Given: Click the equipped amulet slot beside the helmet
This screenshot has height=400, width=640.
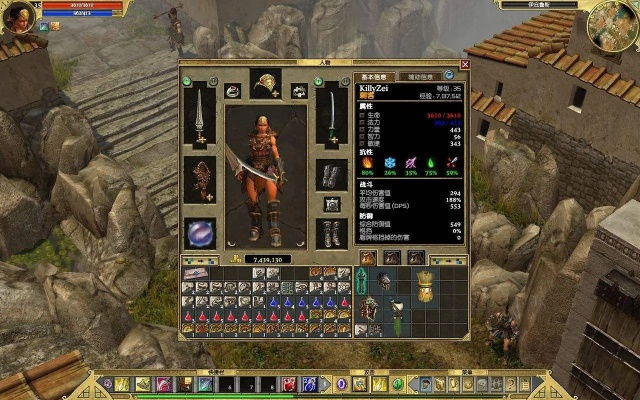Looking at the screenshot, I should (298, 91).
